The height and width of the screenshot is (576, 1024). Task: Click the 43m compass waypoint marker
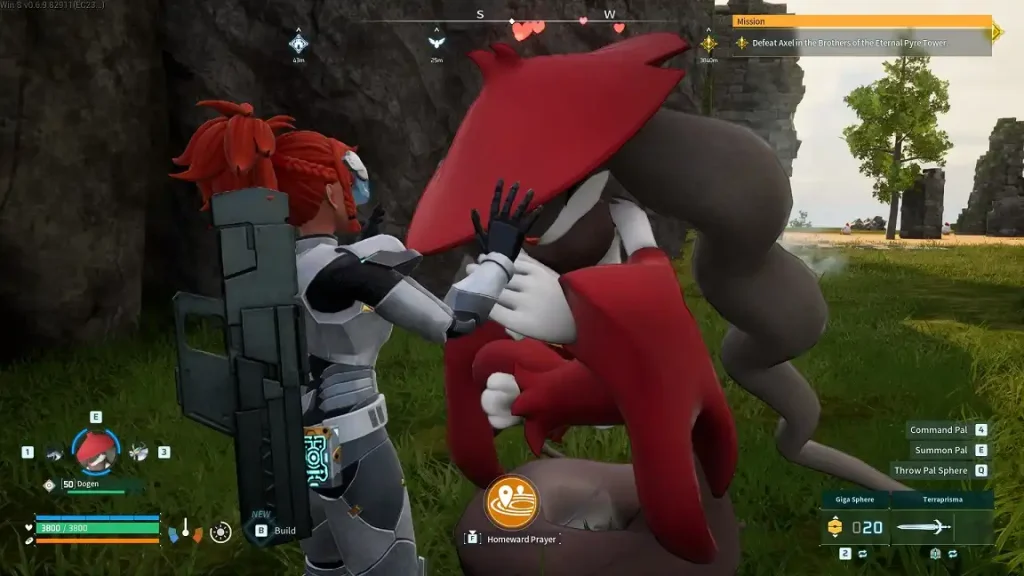(x=298, y=44)
